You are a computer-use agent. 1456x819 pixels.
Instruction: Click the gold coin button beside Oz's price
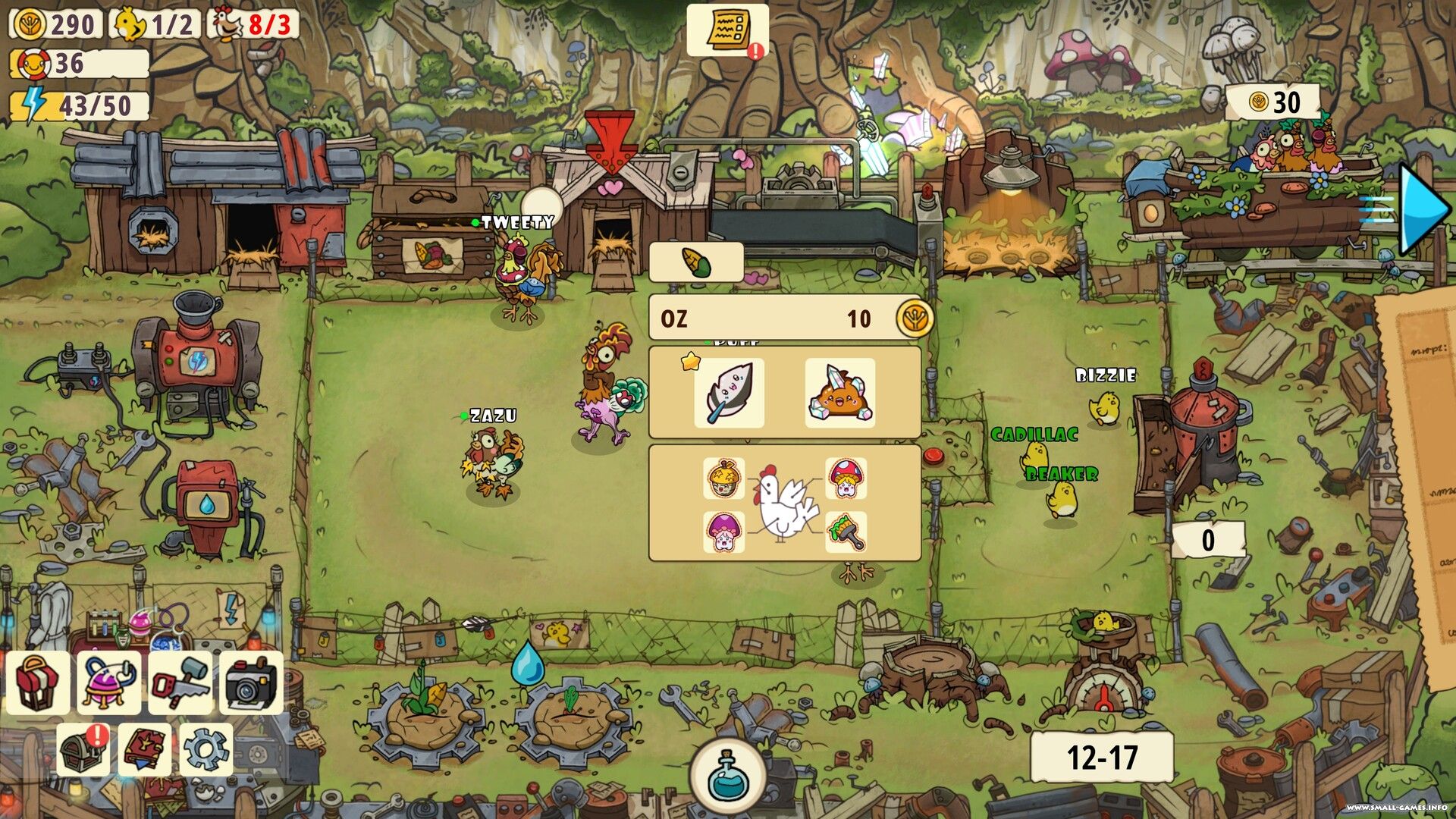tap(915, 318)
